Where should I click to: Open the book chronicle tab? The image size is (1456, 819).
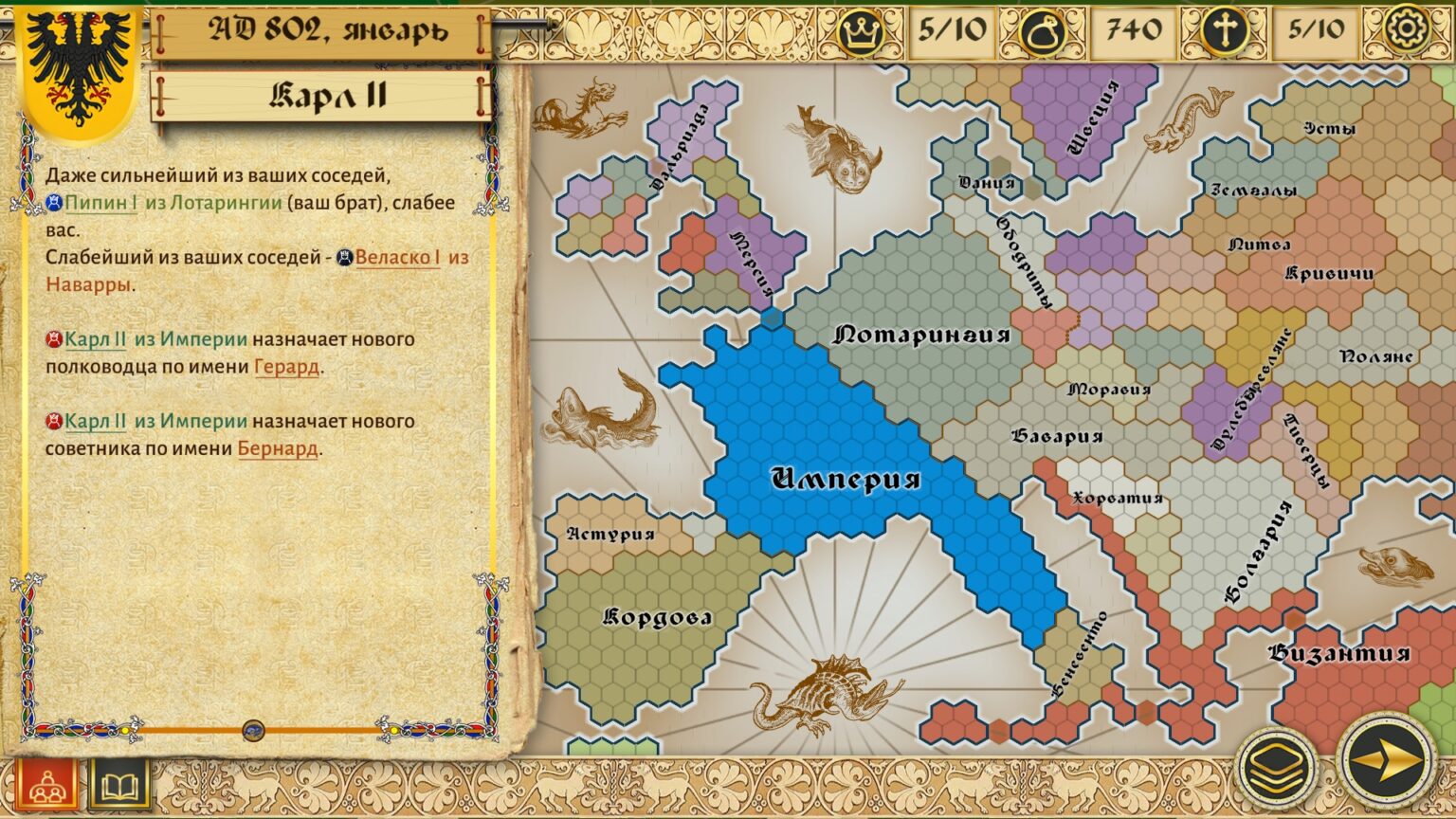pyautogui.click(x=120, y=786)
